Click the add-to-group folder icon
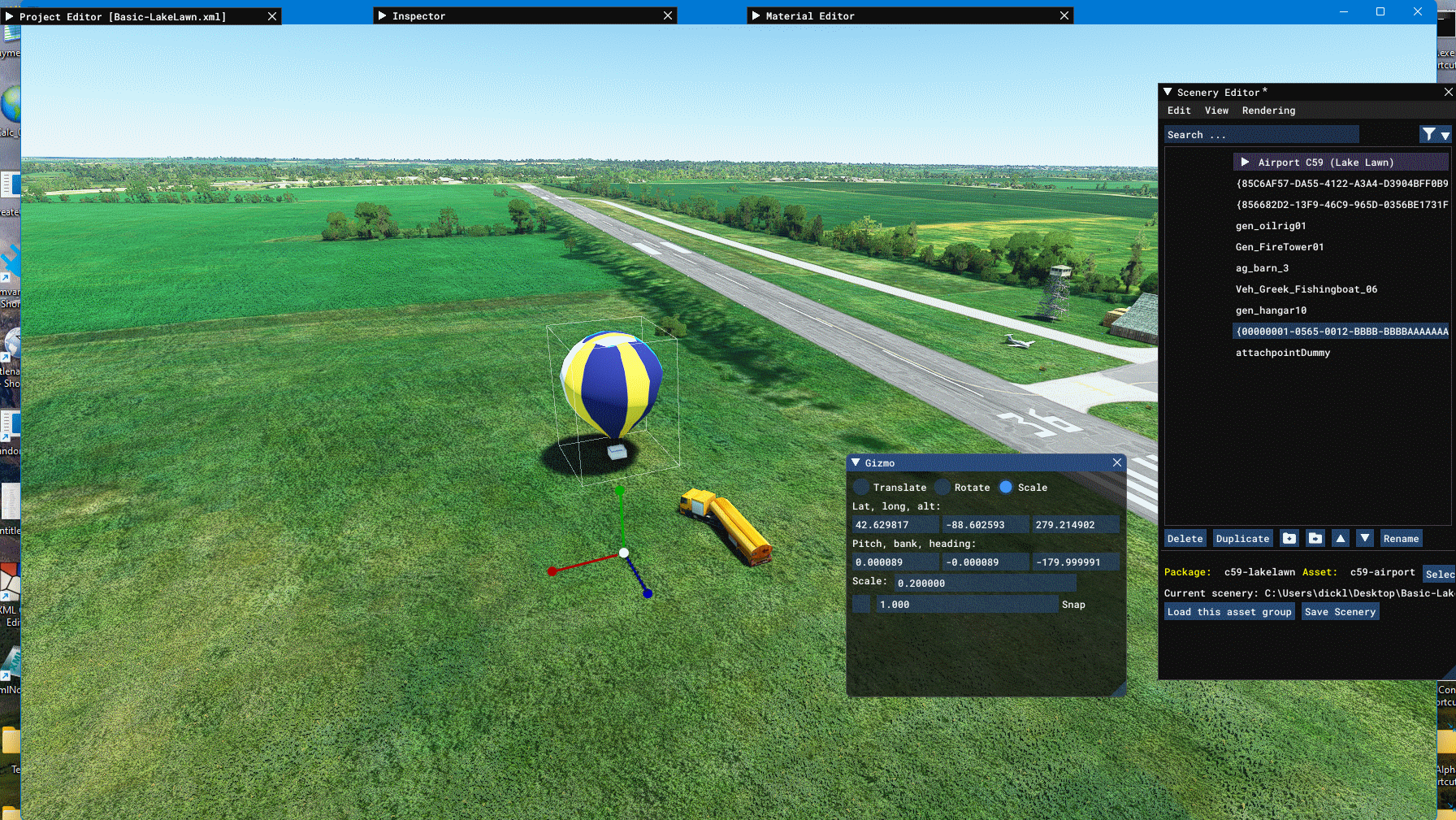This screenshot has height=820, width=1456. [1289, 538]
